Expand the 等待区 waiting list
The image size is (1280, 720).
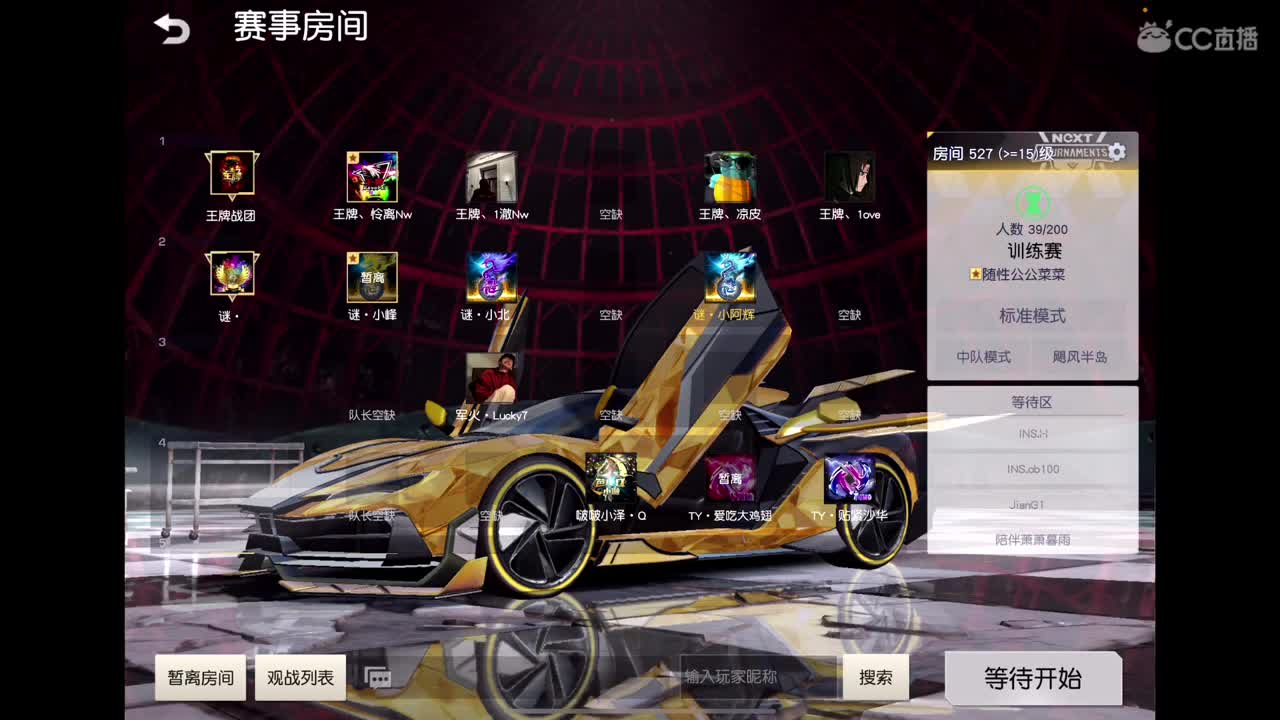[1034, 402]
